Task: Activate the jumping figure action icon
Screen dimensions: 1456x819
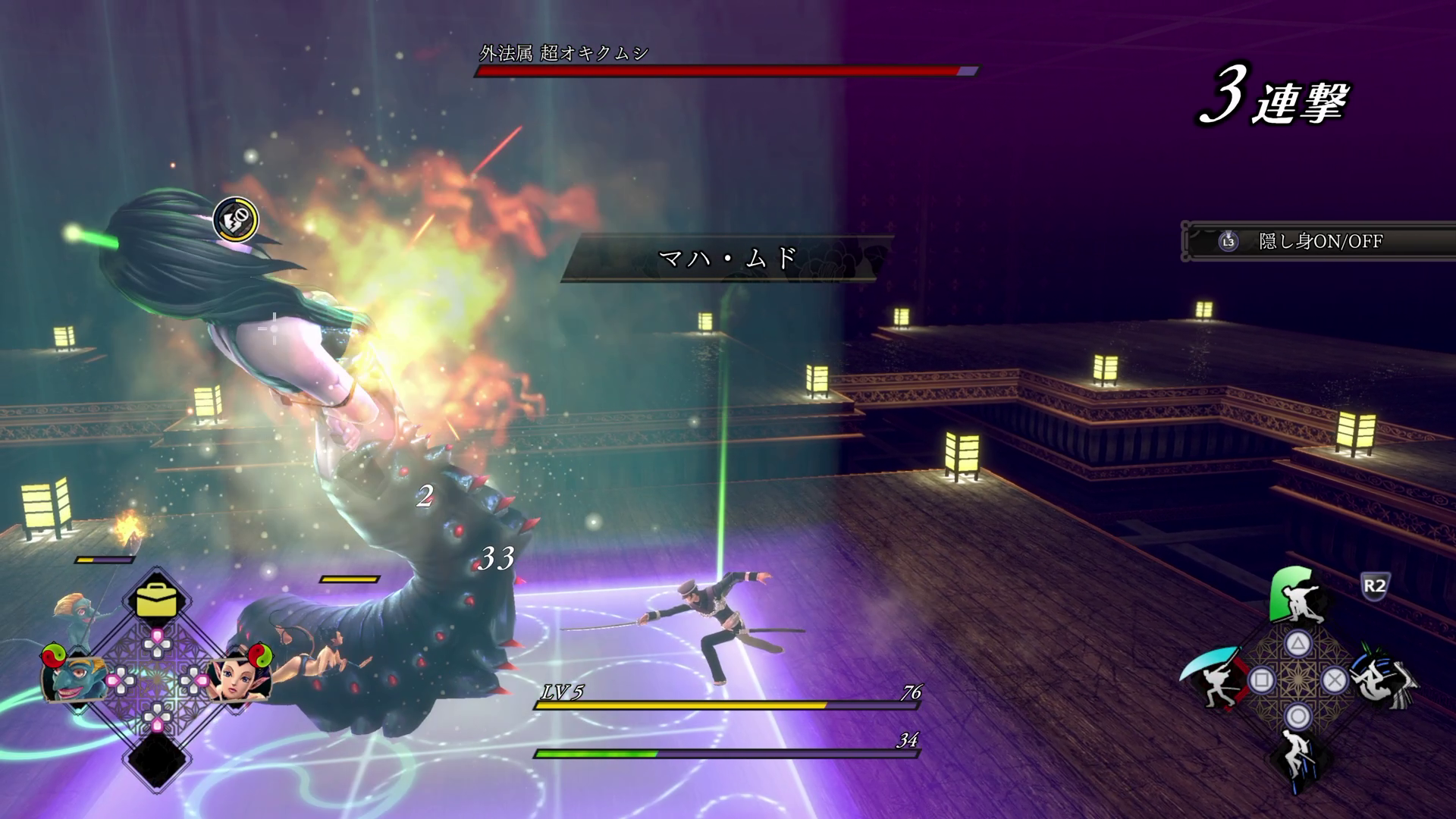Action: [1298, 755]
